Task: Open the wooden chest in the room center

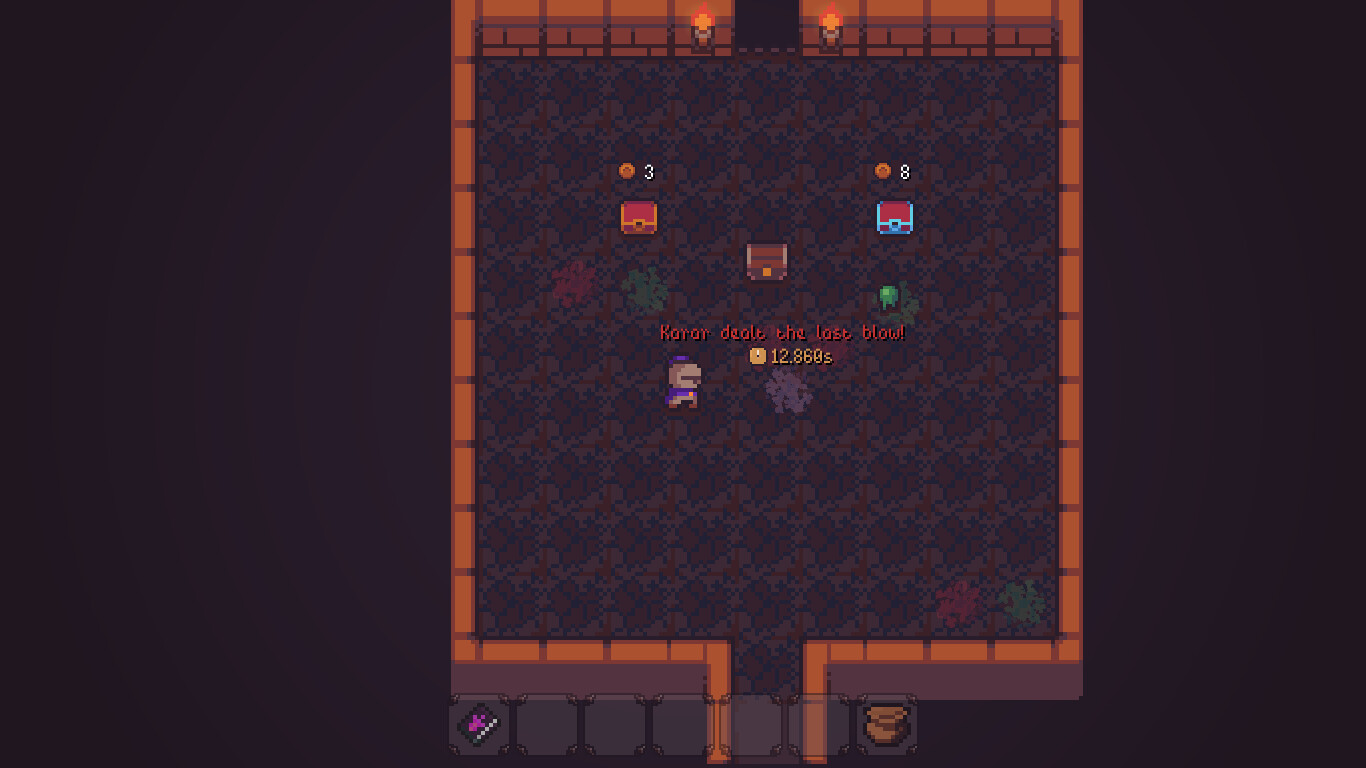Action: click(x=767, y=262)
